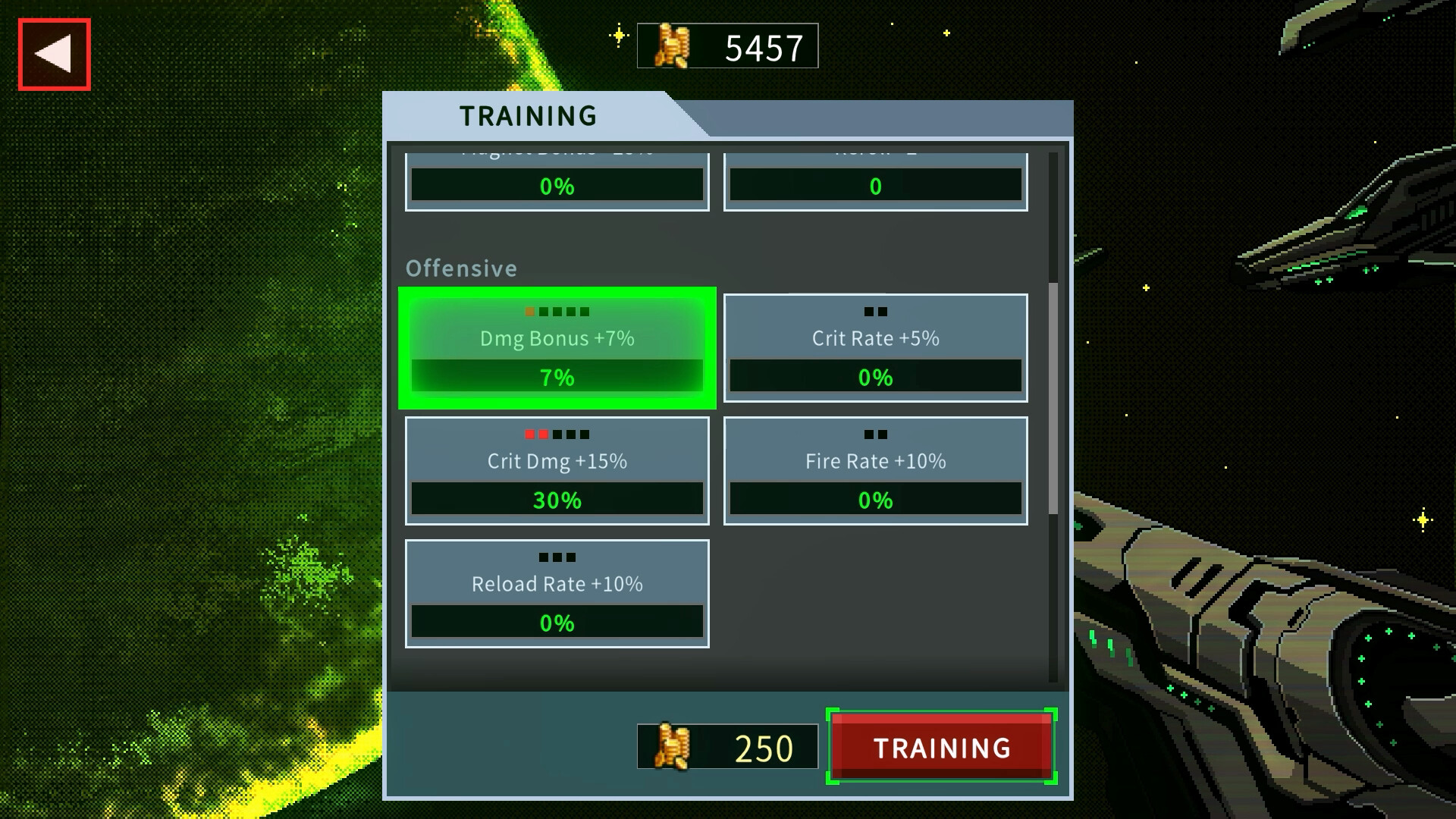Image resolution: width=1456 pixels, height=819 pixels.
Task: Click the 30% progress bar under Crit Dmg
Action: tap(557, 500)
